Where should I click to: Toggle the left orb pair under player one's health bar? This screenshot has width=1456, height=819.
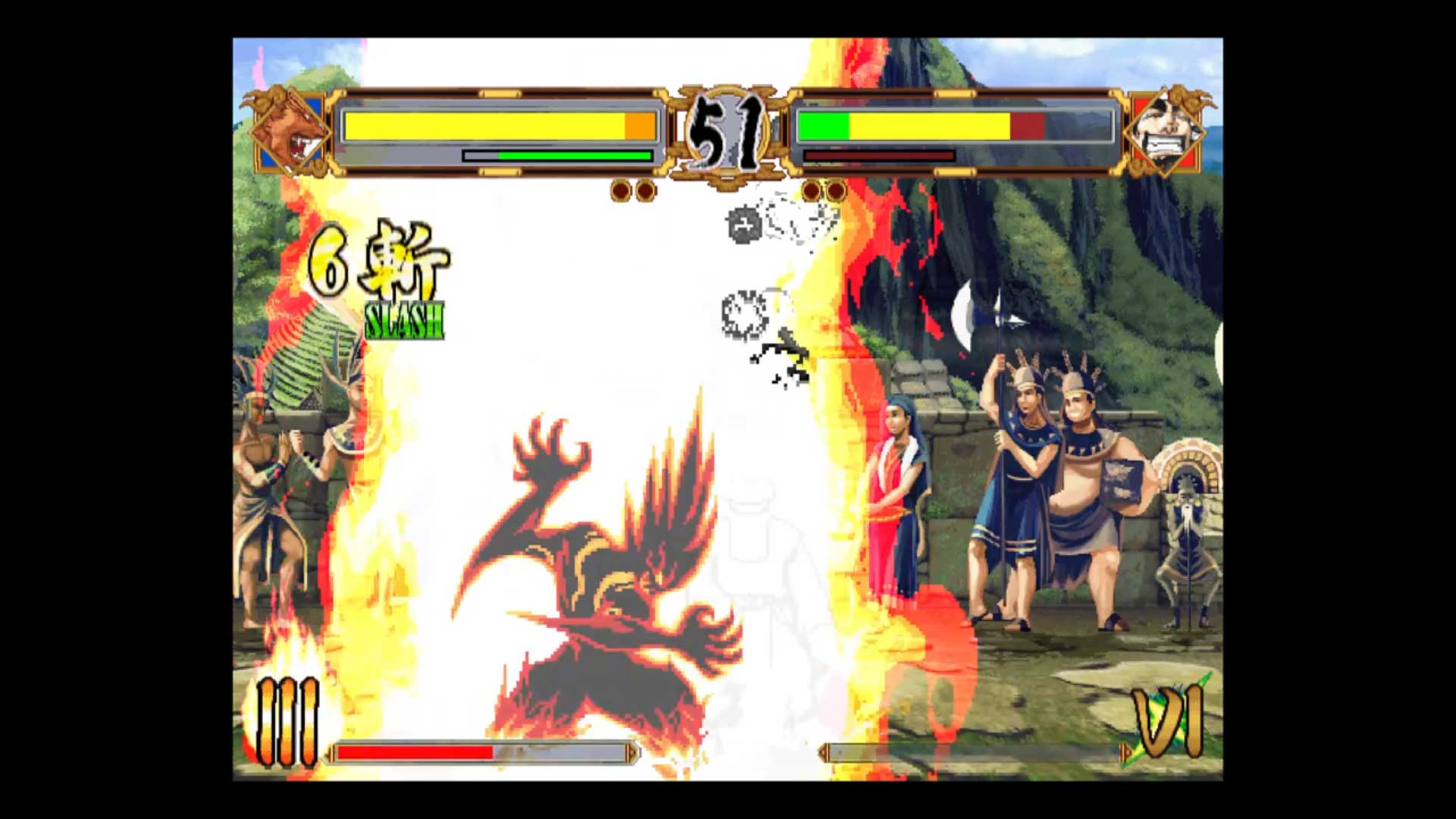click(x=632, y=191)
